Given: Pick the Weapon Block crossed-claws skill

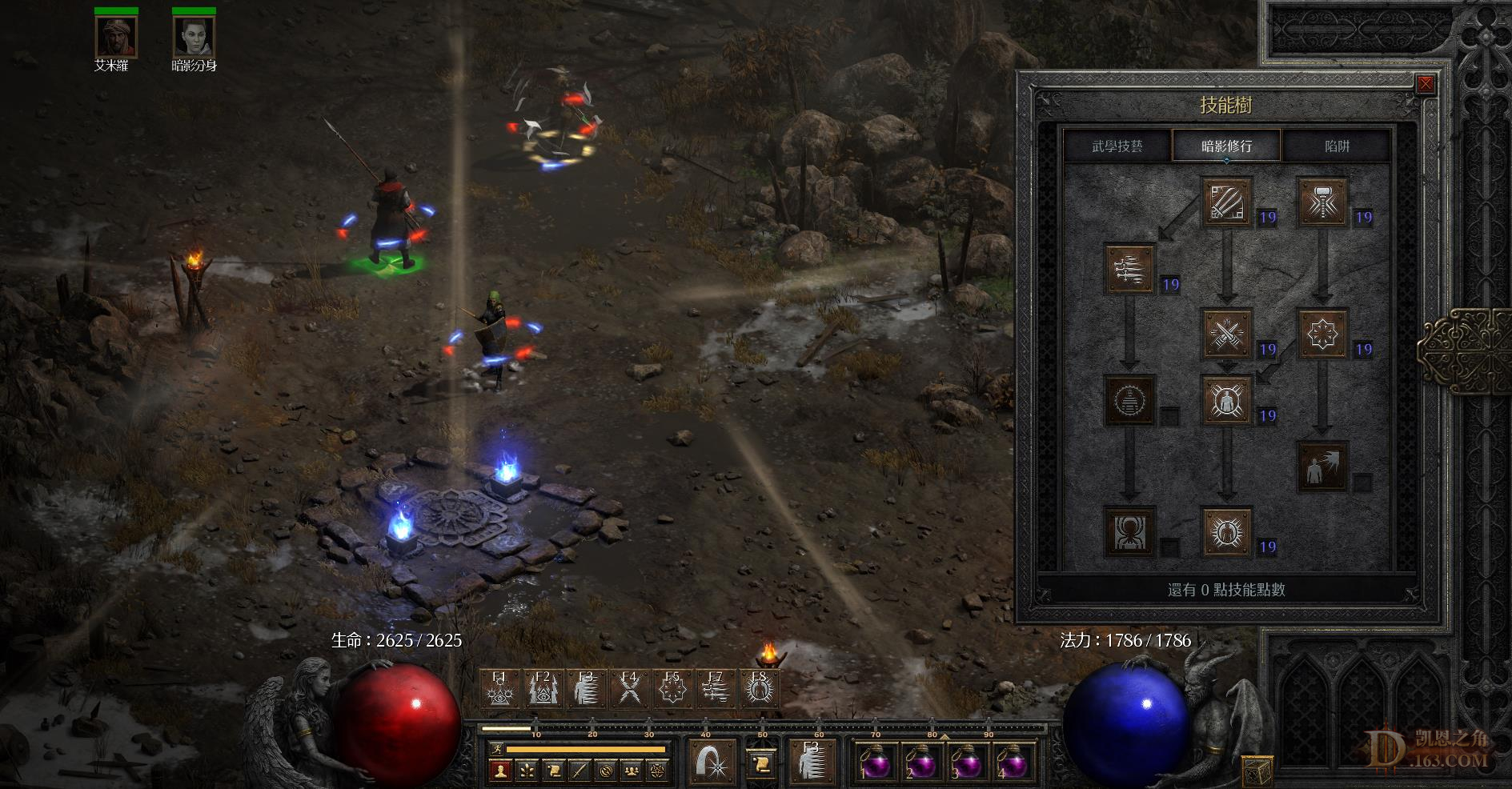Looking at the screenshot, I should pyautogui.click(x=1227, y=334).
